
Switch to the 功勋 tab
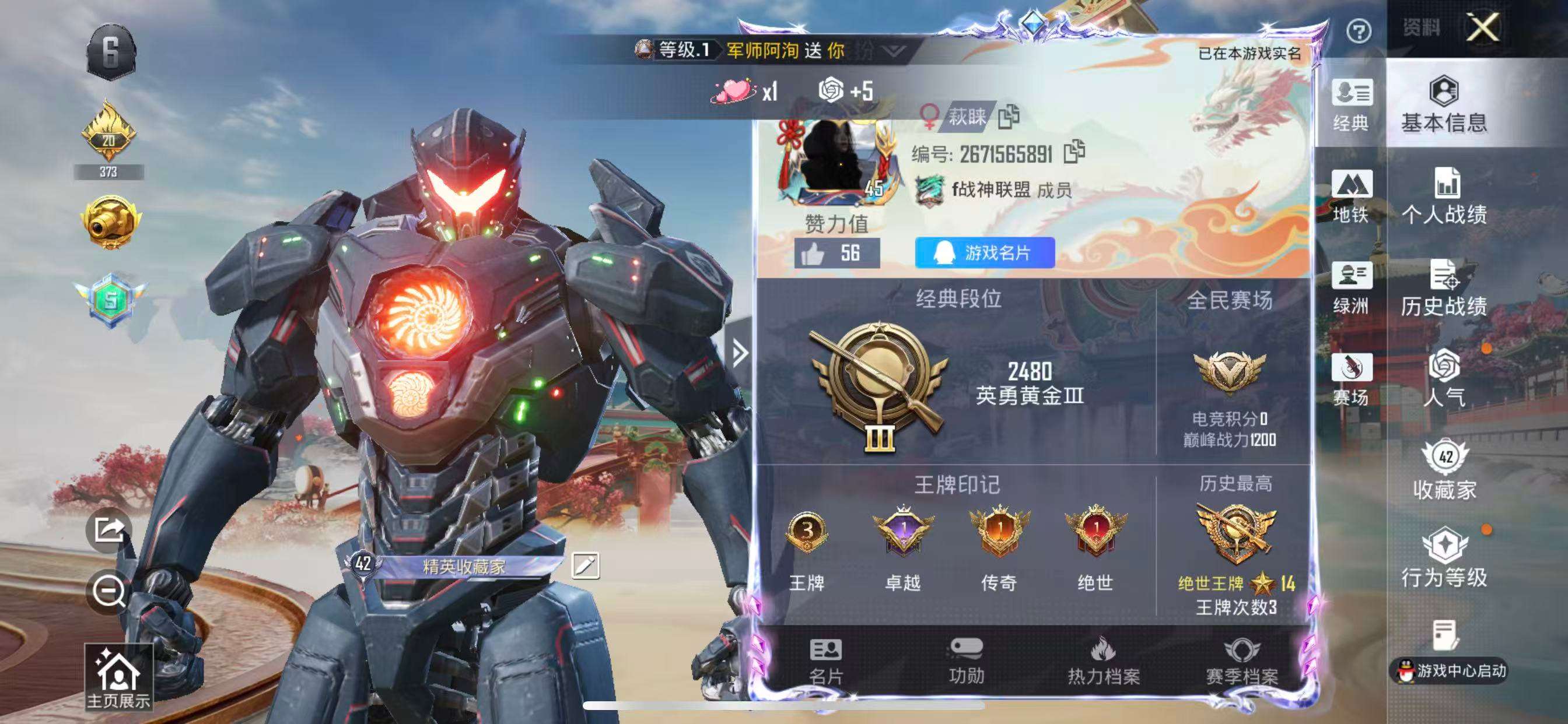966,661
